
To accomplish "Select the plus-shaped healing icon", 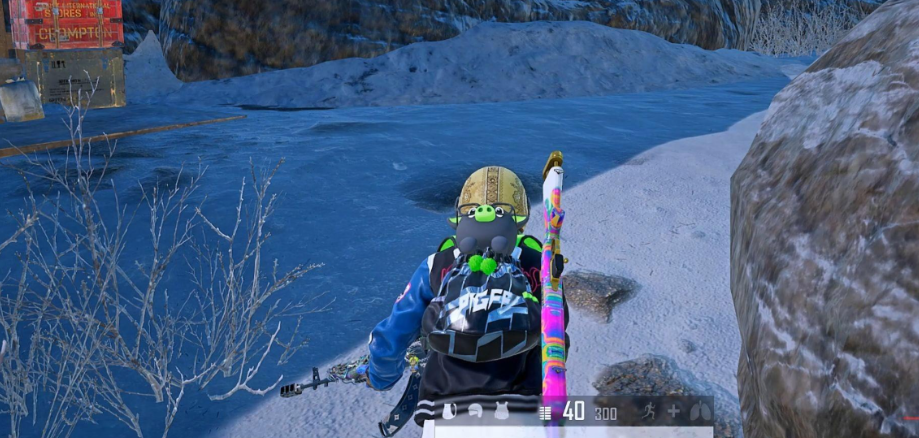I will (674, 411).
